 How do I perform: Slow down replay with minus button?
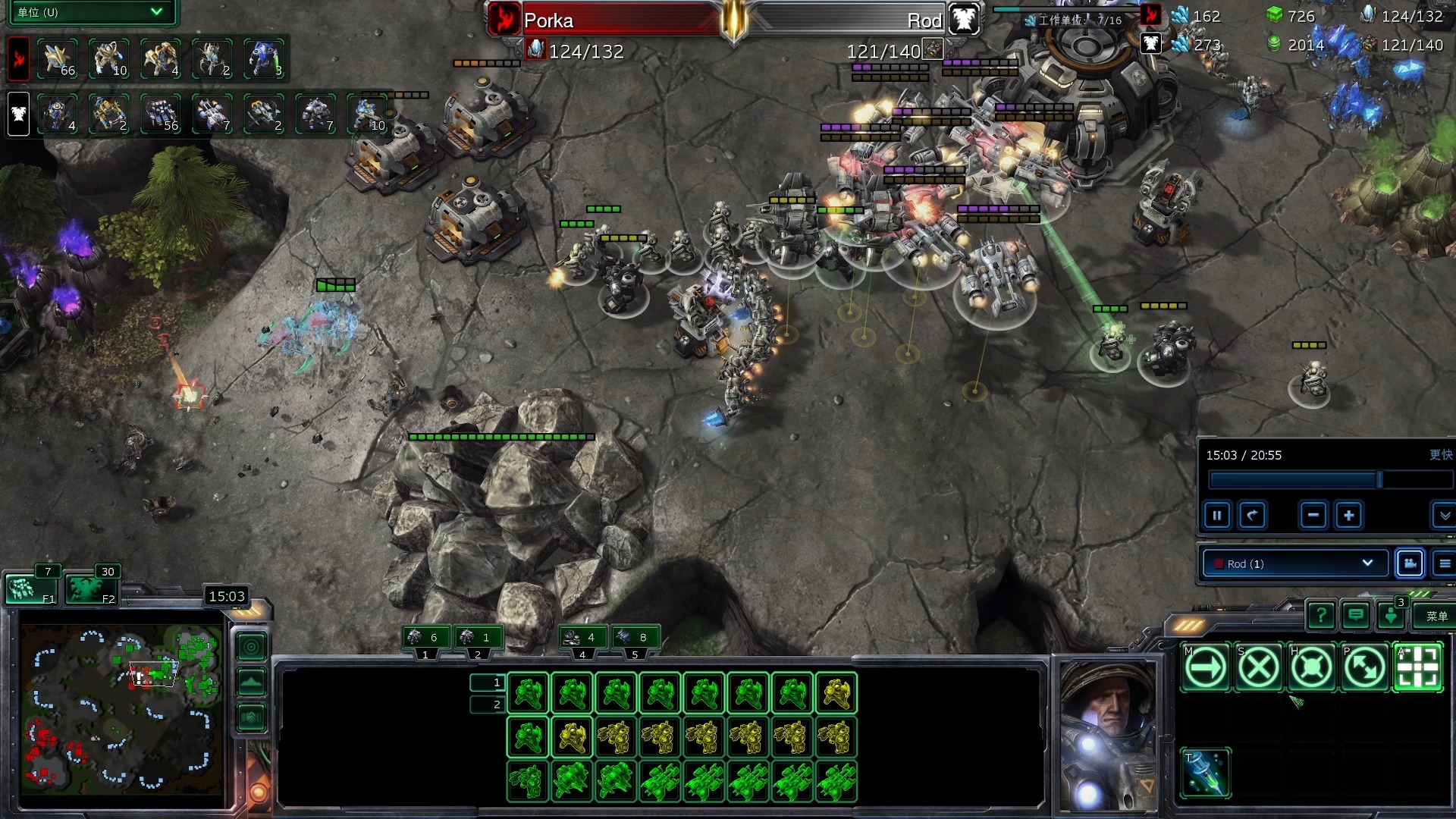[x=1313, y=516]
